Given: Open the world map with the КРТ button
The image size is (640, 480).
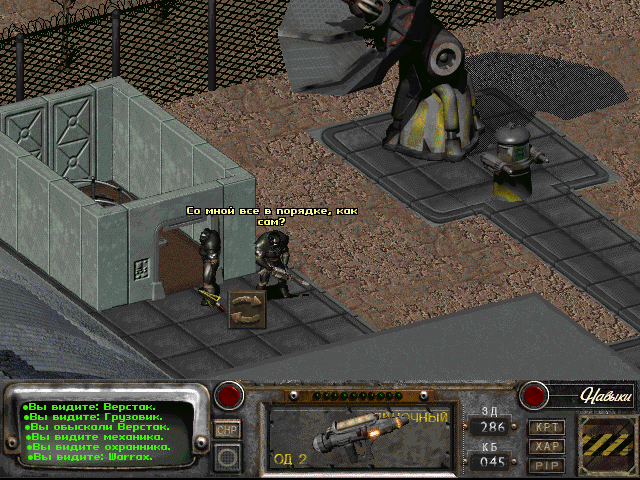Looking at the screenshot, I should click(x=546, y=427).
